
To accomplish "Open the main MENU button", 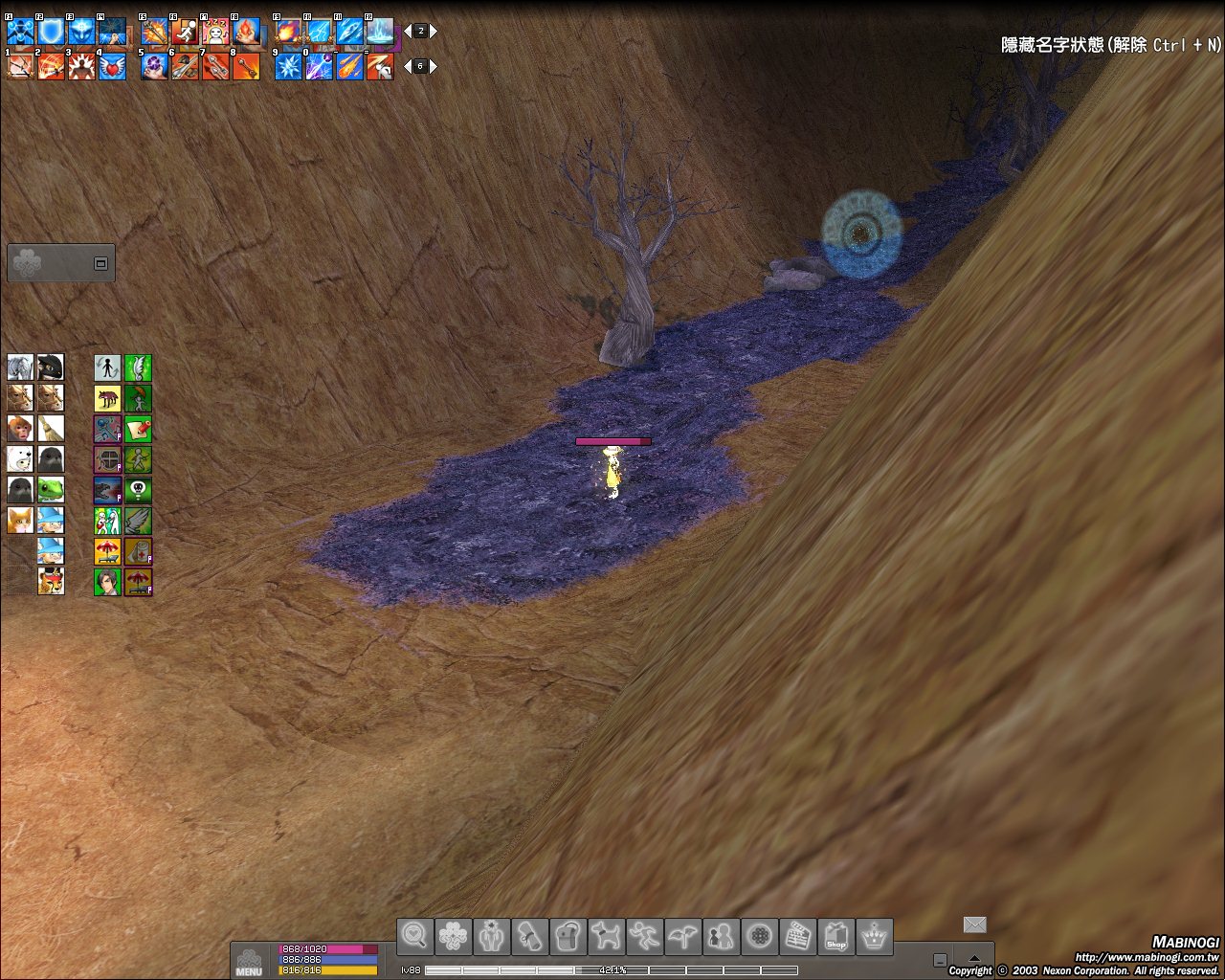I will tap(248, 961).
